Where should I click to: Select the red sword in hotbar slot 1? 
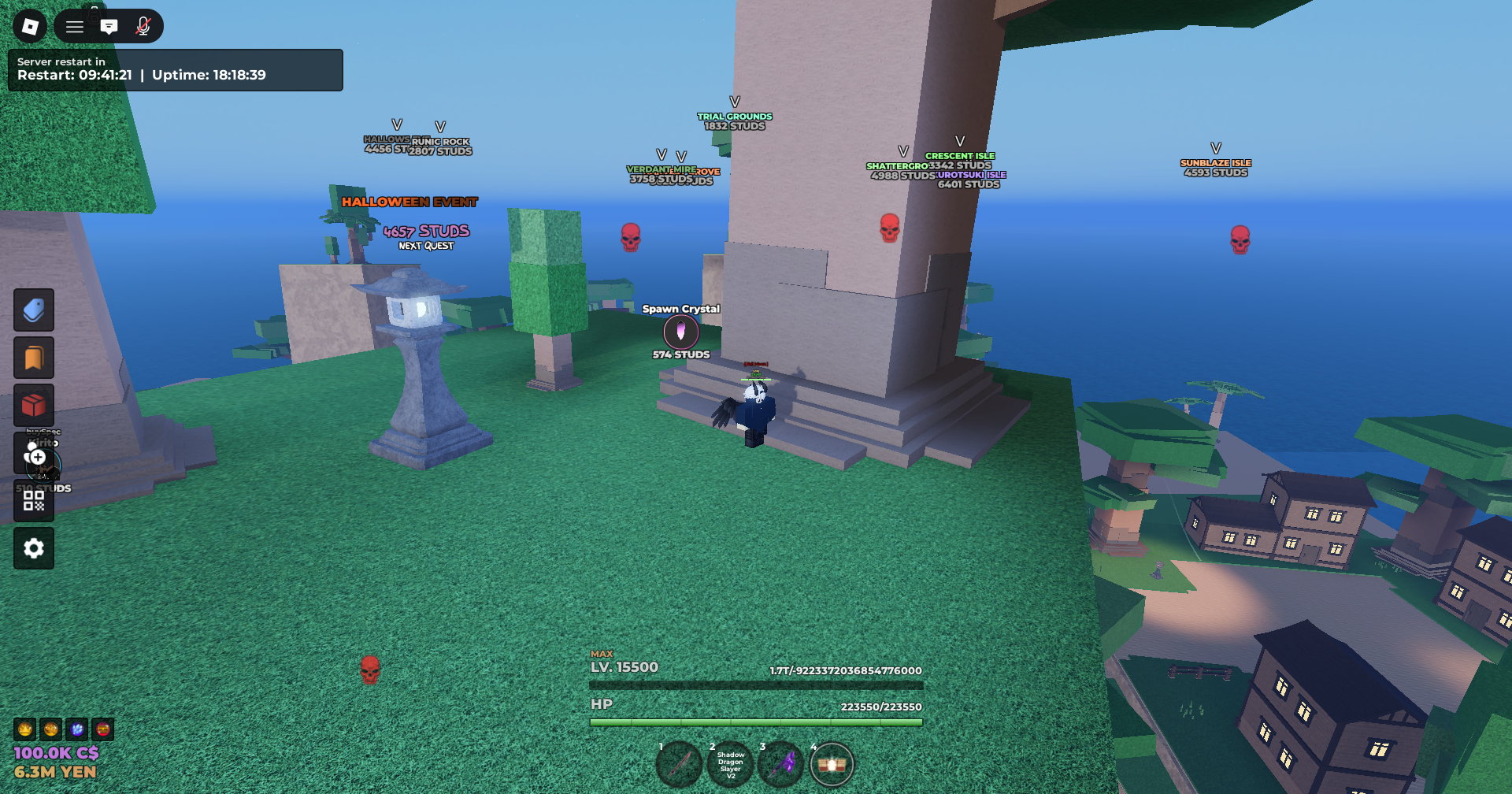tap(680, 764)
